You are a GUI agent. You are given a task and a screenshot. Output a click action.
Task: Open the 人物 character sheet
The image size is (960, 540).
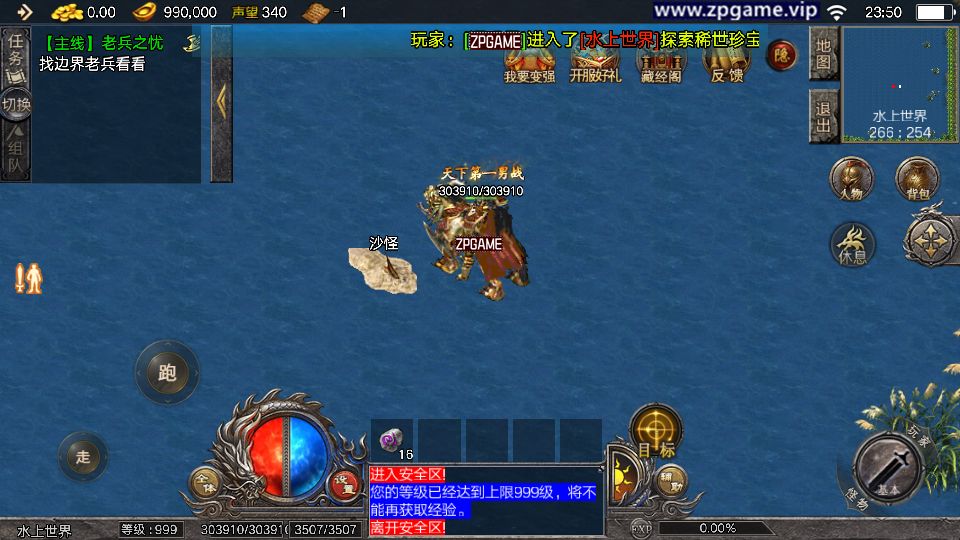pyautogui.click(x=851, y=180)
